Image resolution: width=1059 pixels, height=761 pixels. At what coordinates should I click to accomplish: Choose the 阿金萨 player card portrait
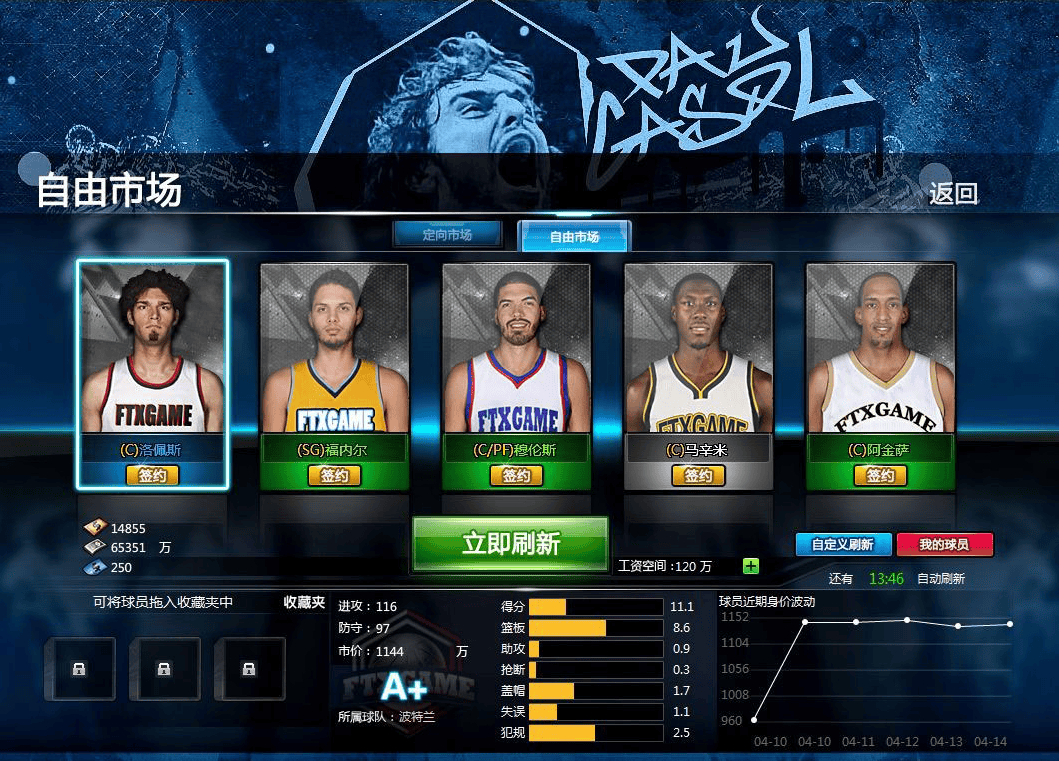click(880, 349)
